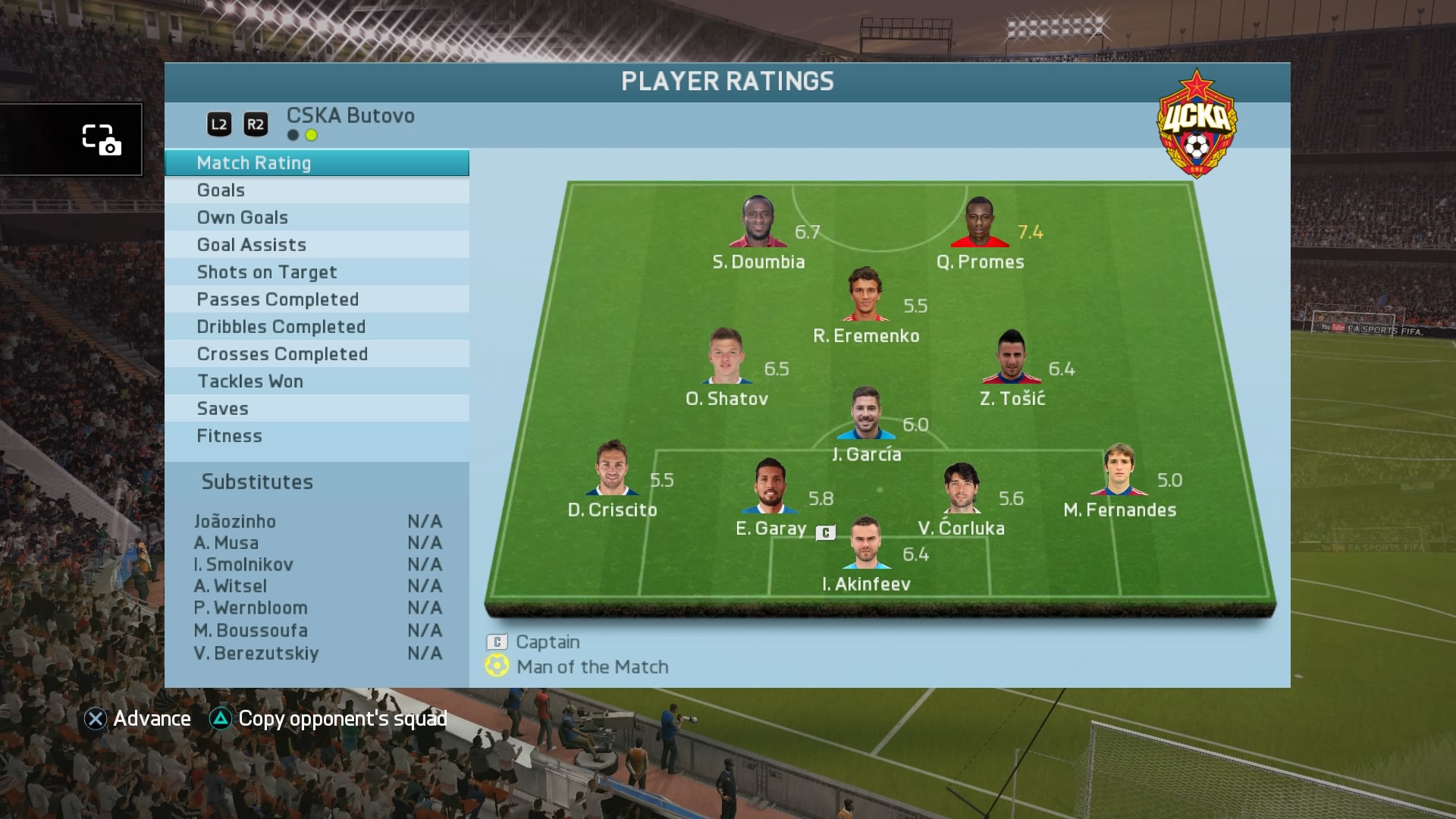This screenshot has height=819, width=1456.
Task: Click the screenshot capture icon overlay
Action: coord(101,140)
